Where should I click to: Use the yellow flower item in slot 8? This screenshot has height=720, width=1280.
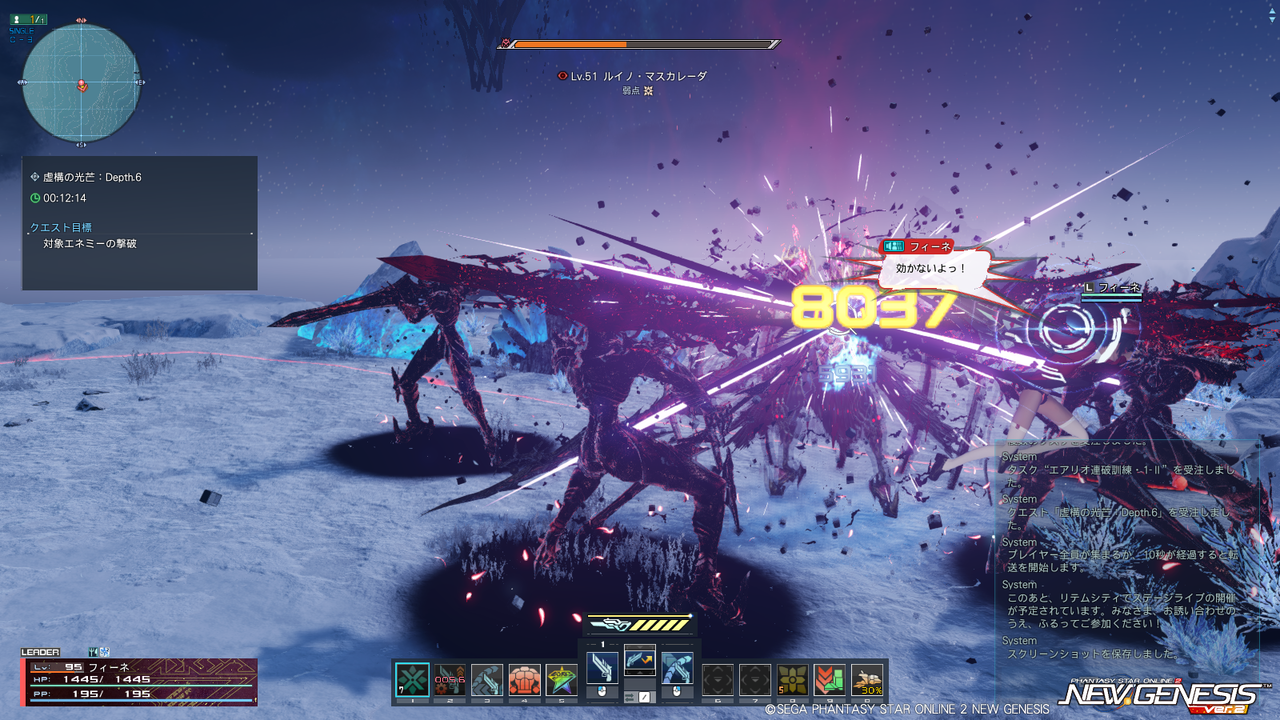click(x=793, y=680)
